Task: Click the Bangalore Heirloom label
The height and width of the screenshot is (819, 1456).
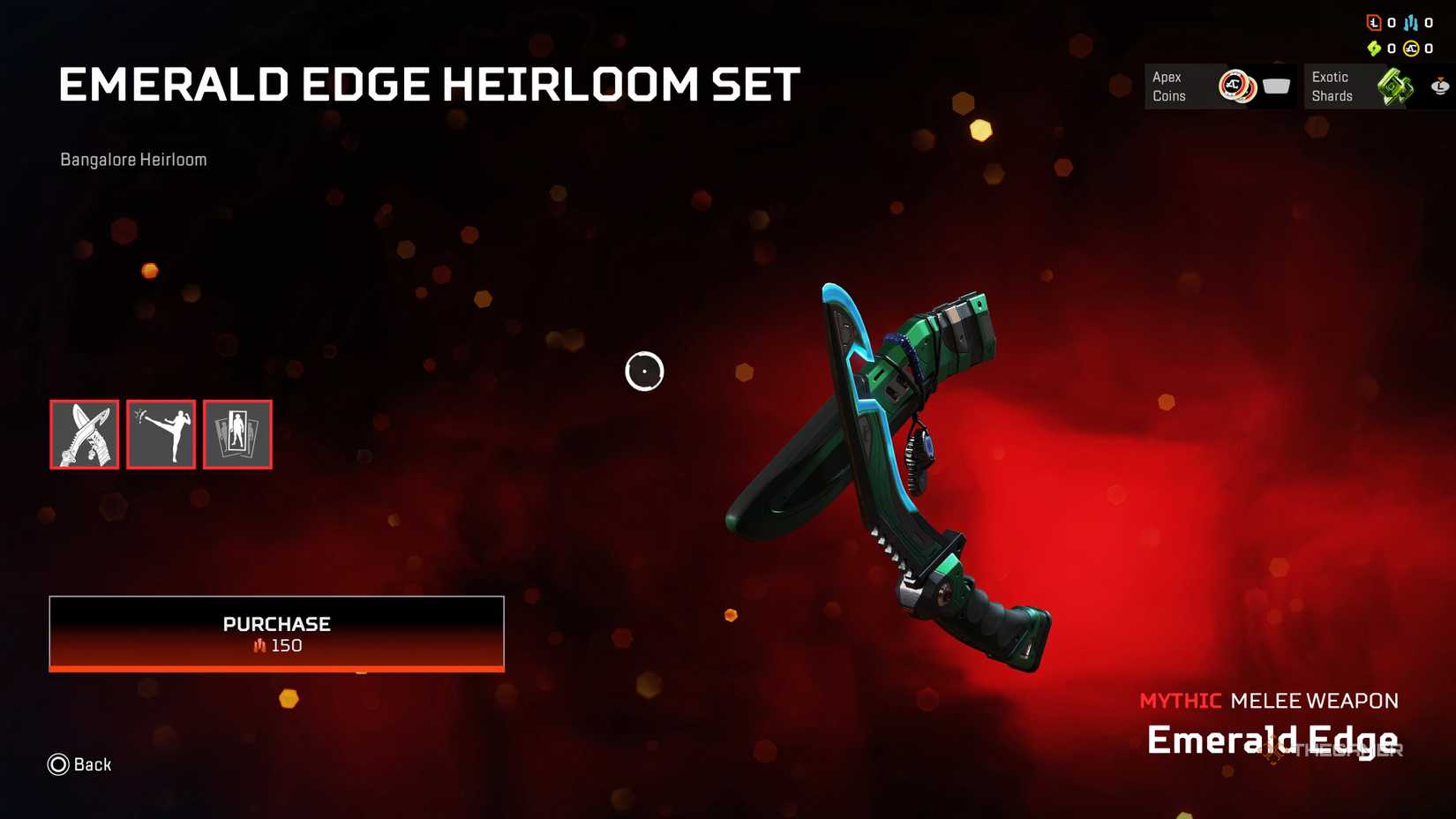Action: pos(132,159)
